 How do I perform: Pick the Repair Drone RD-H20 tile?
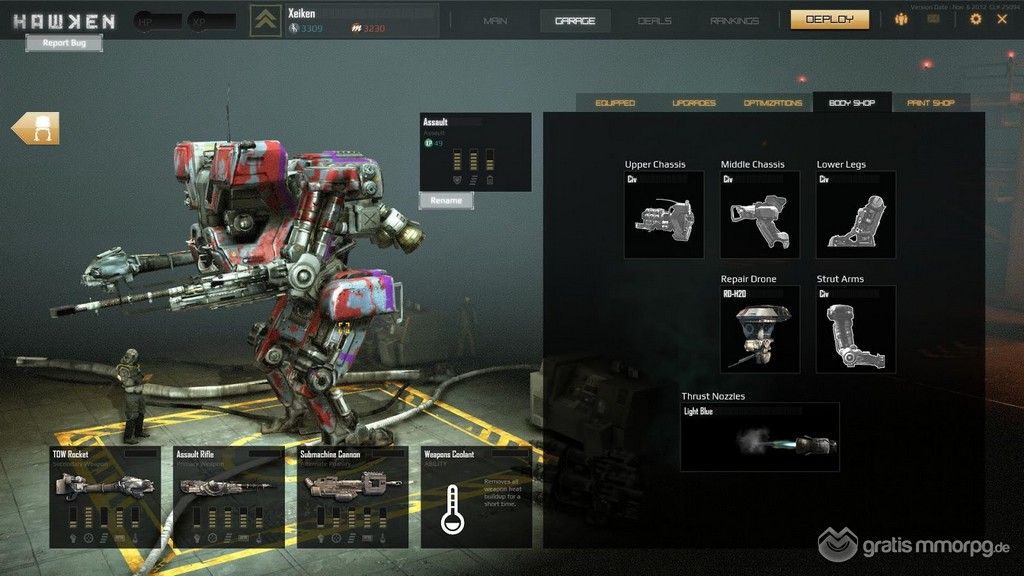click(x=760, y=329)
